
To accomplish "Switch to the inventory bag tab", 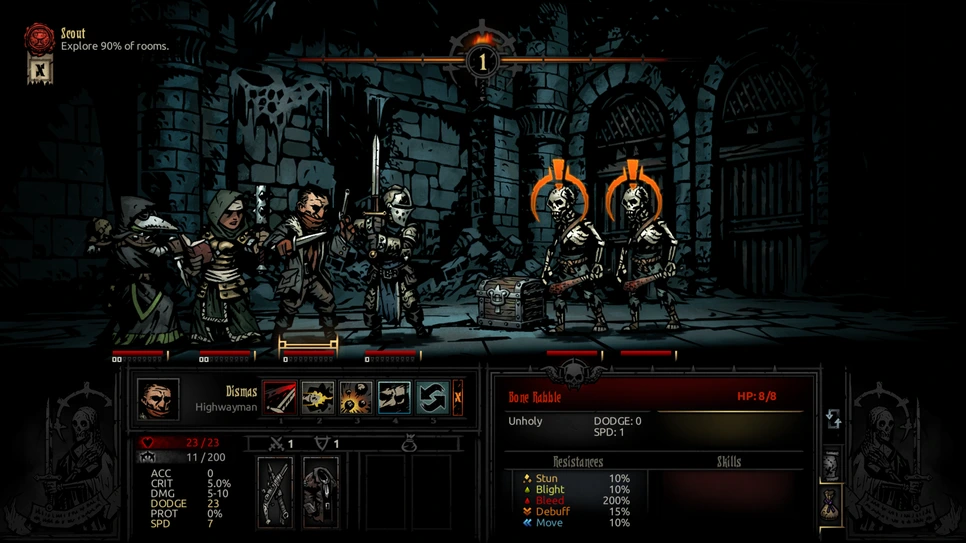I will [x=832, y=502].
